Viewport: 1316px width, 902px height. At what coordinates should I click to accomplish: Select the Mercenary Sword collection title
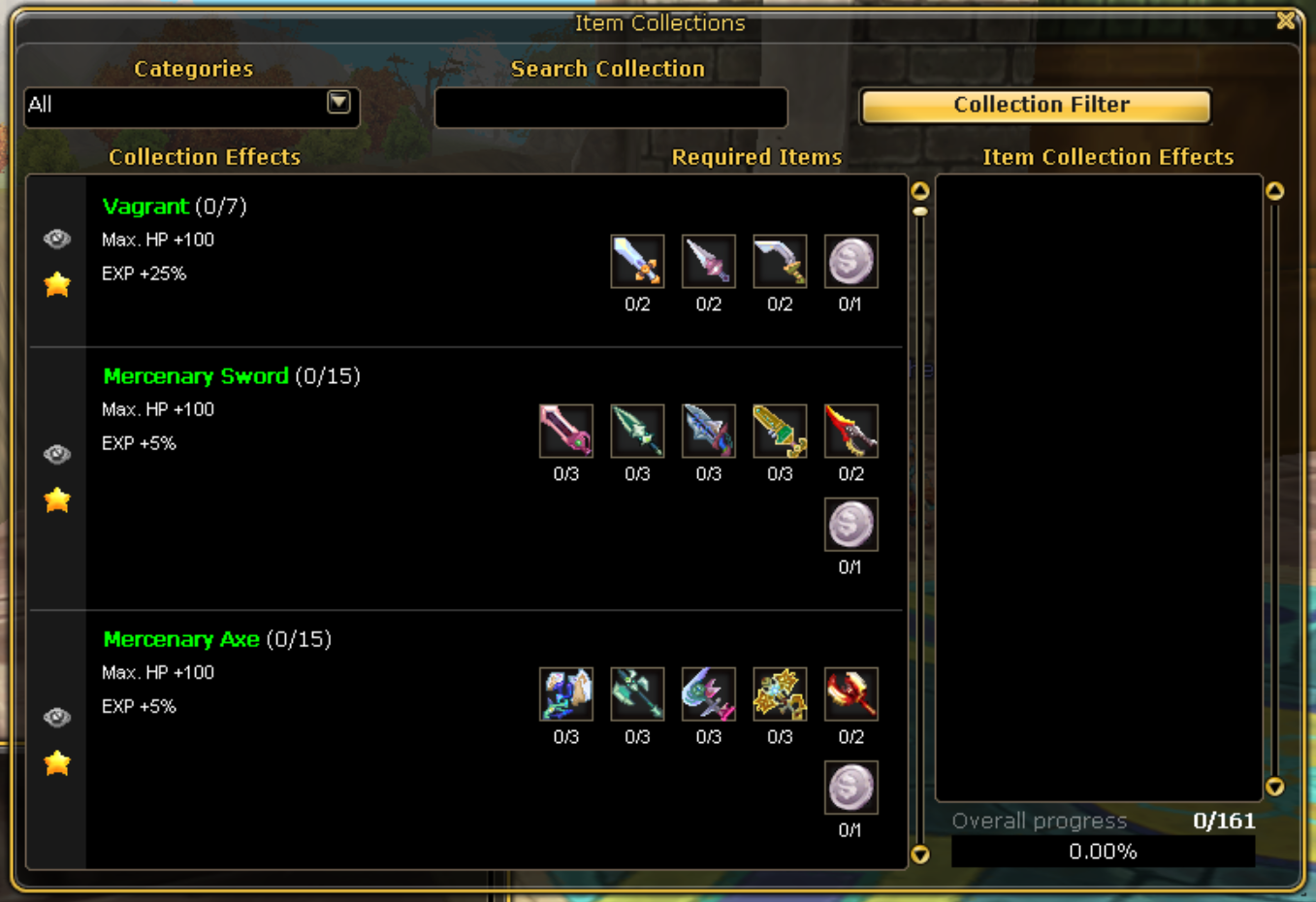point(196,376)
